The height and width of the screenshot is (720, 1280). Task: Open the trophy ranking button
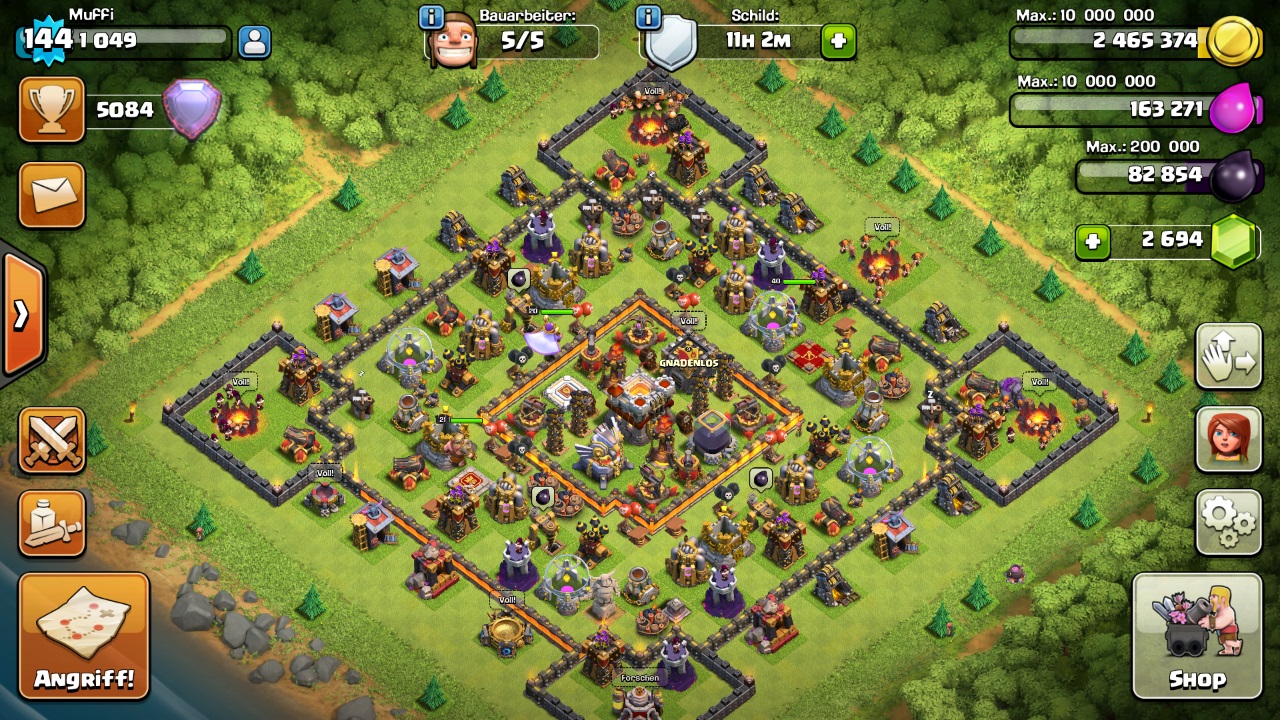tap(51, 110)
